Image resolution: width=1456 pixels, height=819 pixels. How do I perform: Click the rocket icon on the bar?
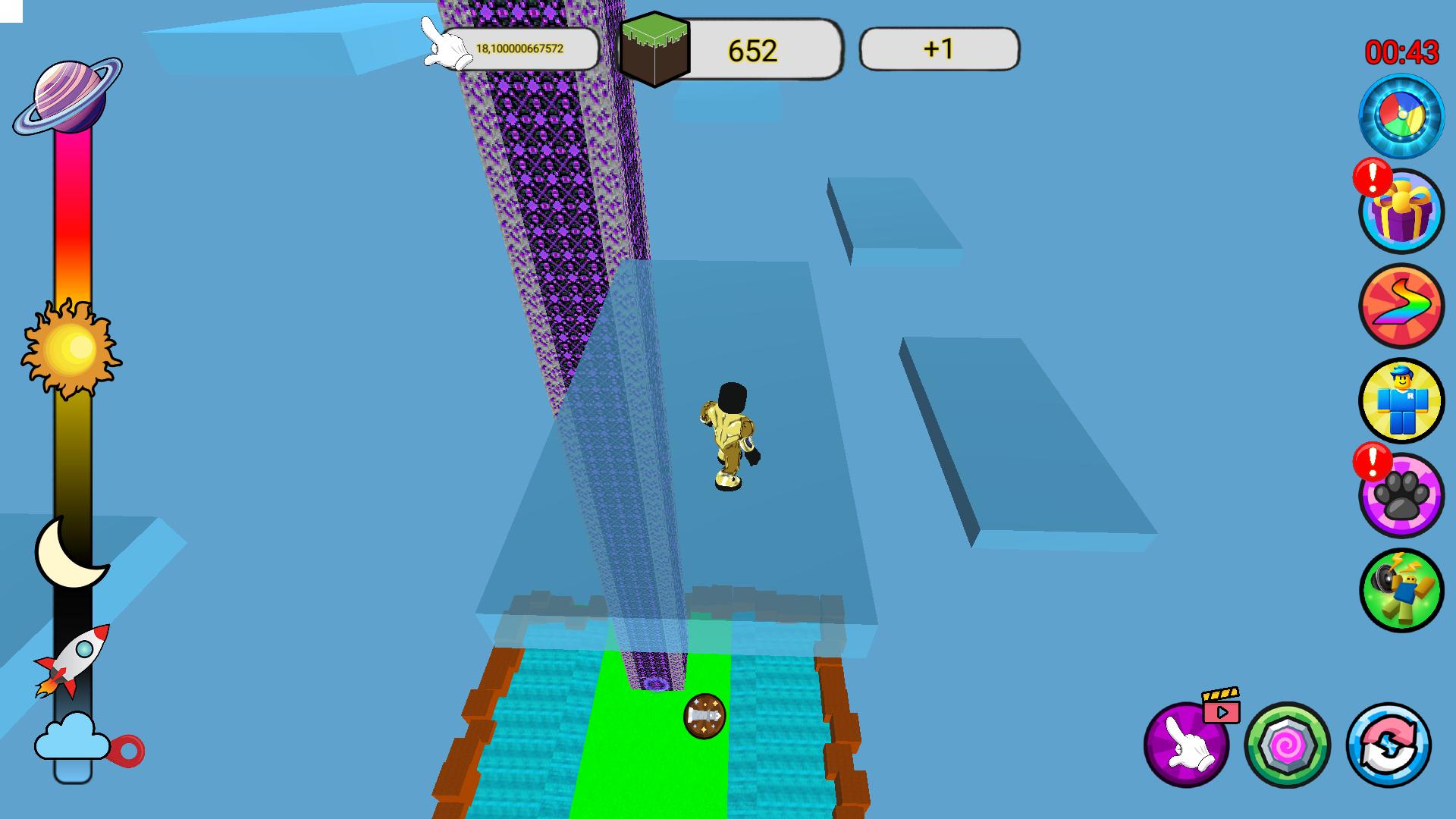72,661
